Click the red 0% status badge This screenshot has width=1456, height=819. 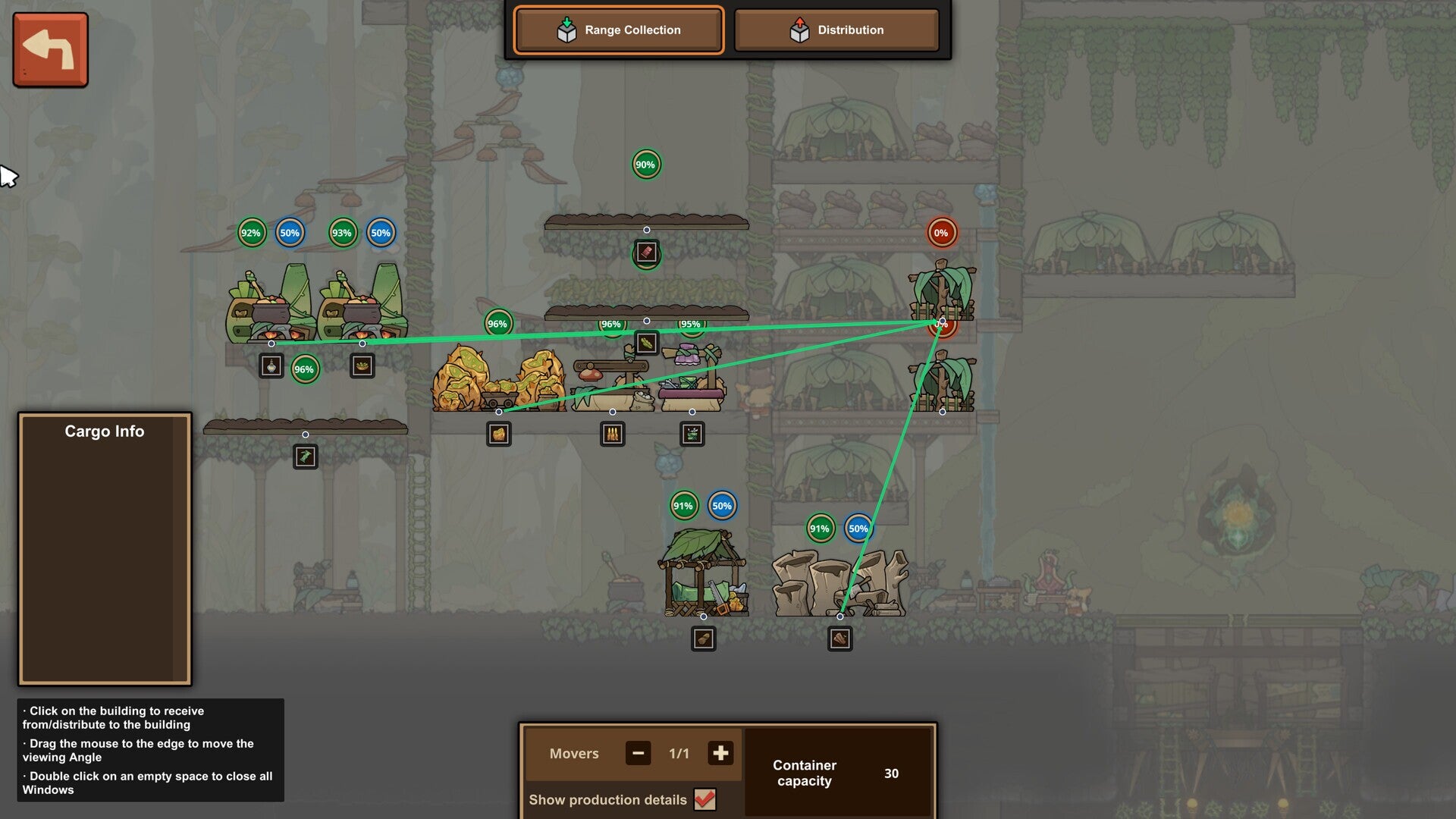click(940, 233)
